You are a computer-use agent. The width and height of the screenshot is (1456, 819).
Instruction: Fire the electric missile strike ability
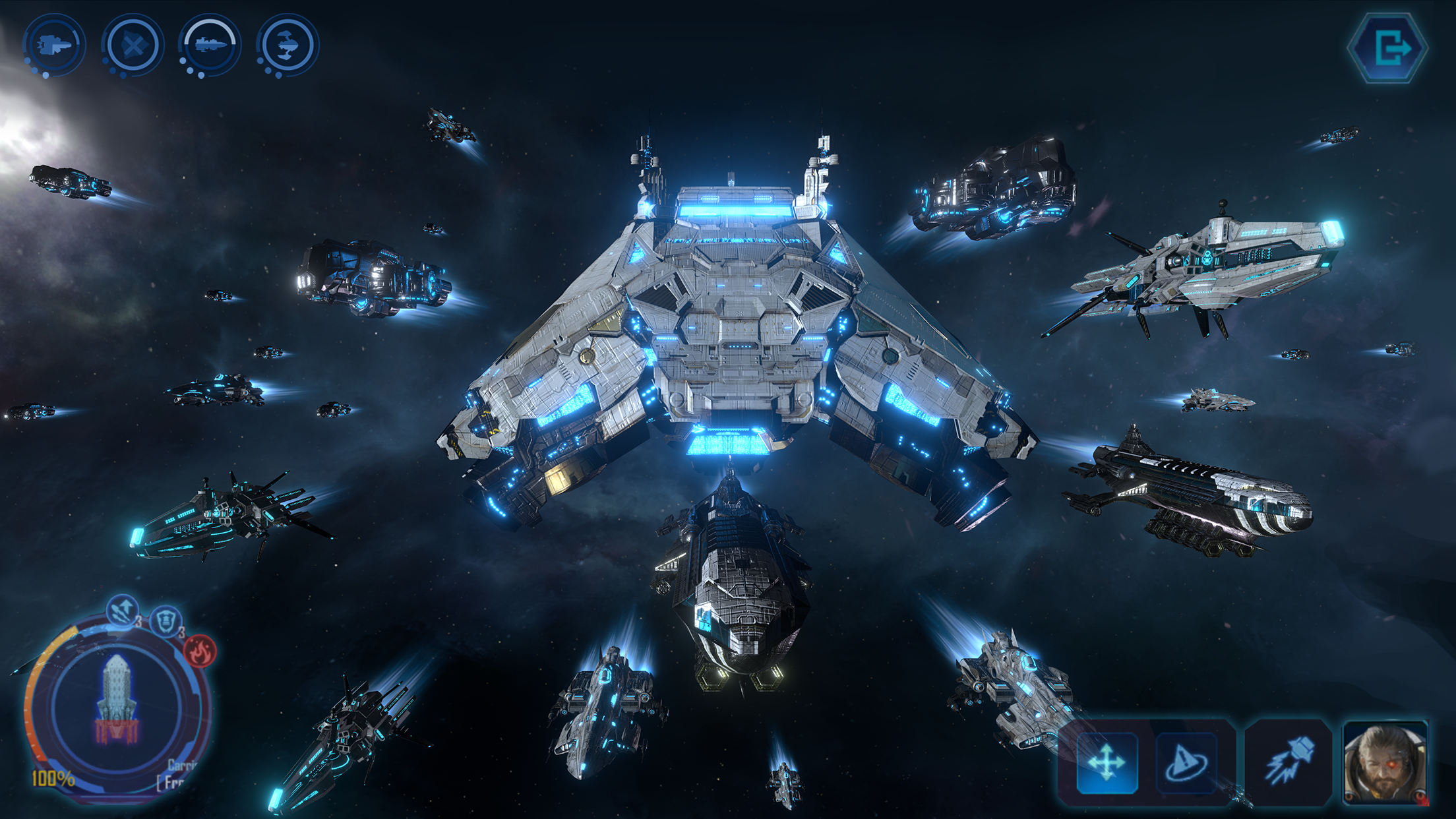coord(1288,762)
